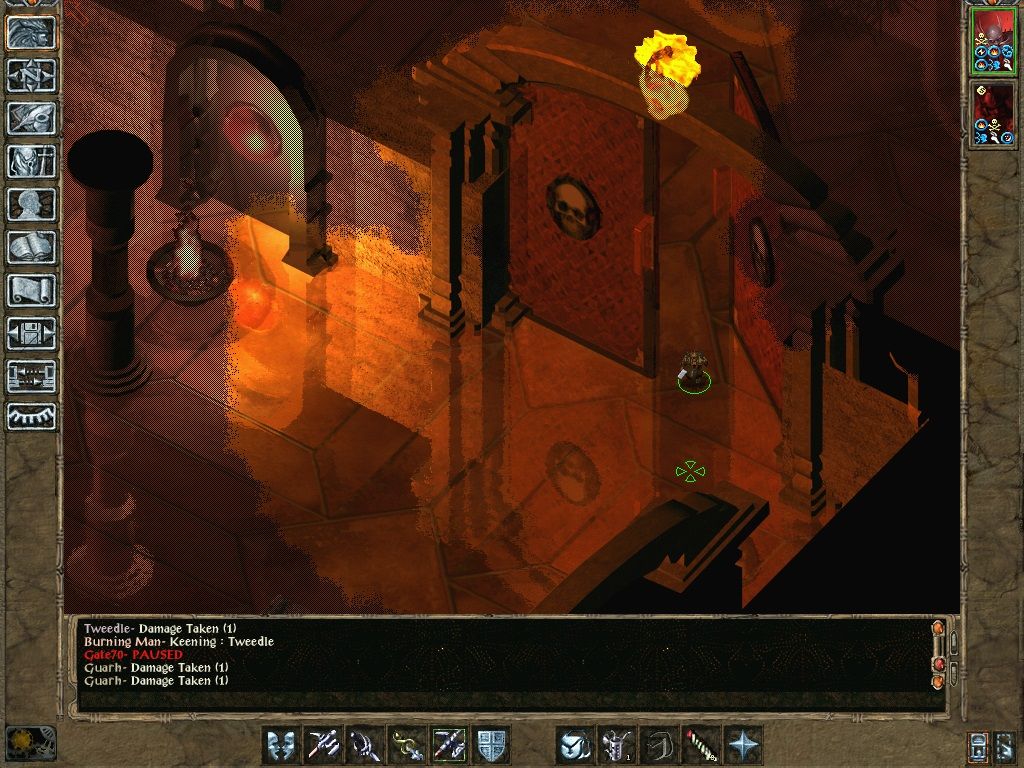
Task: Click the theater masks action button
Action: [x=281, y=745]
